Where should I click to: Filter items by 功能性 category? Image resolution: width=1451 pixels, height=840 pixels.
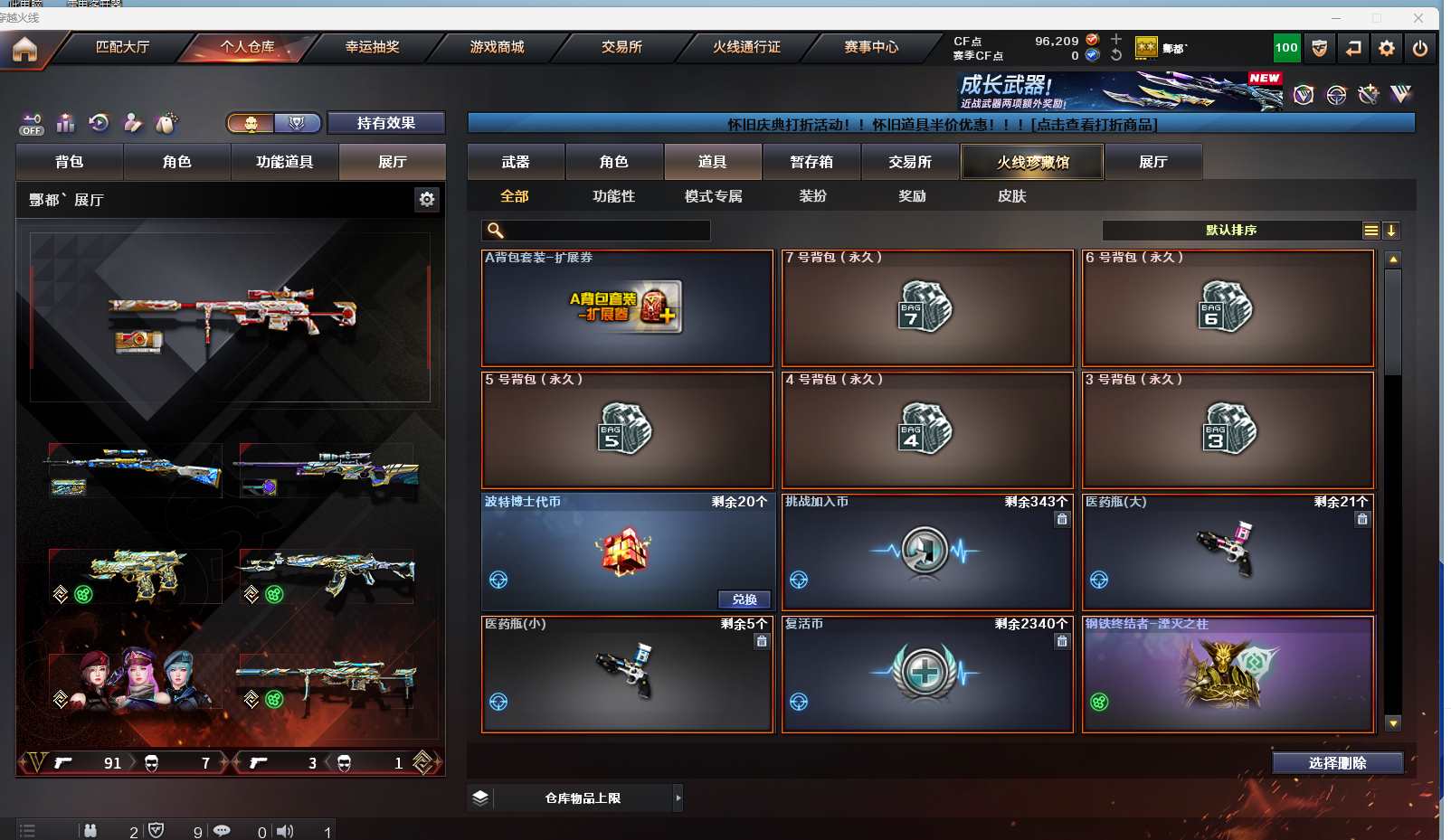[613, 196]
